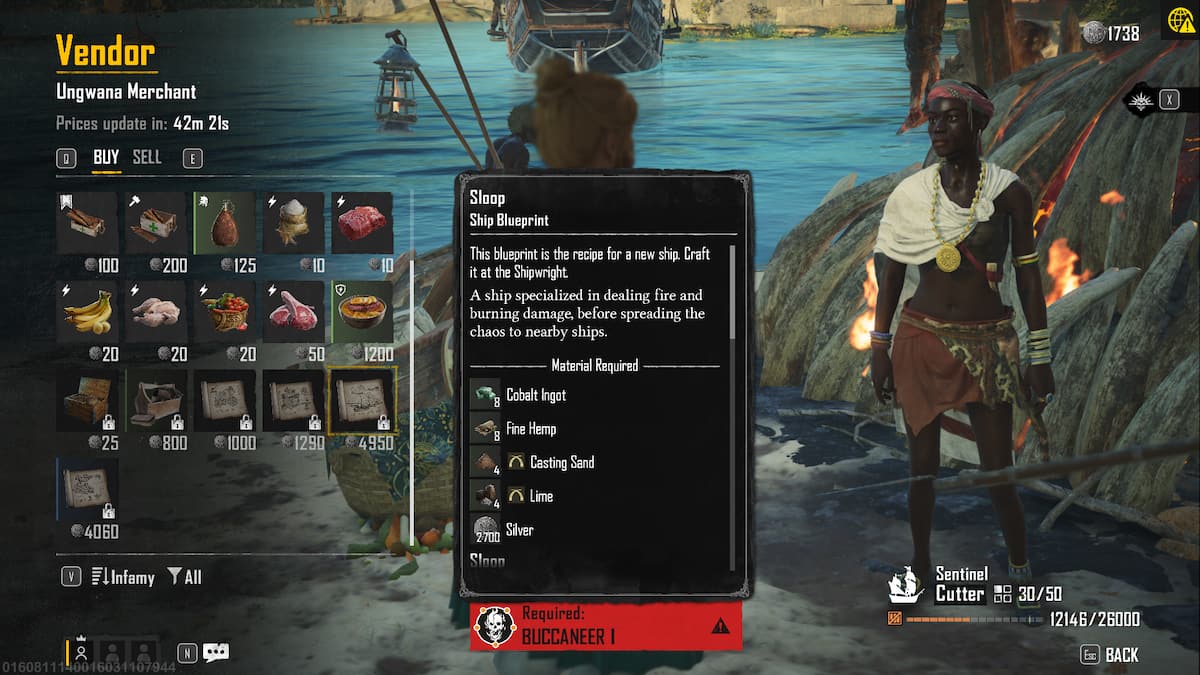Pick the cured ham item priced 125

pos(224,223)
